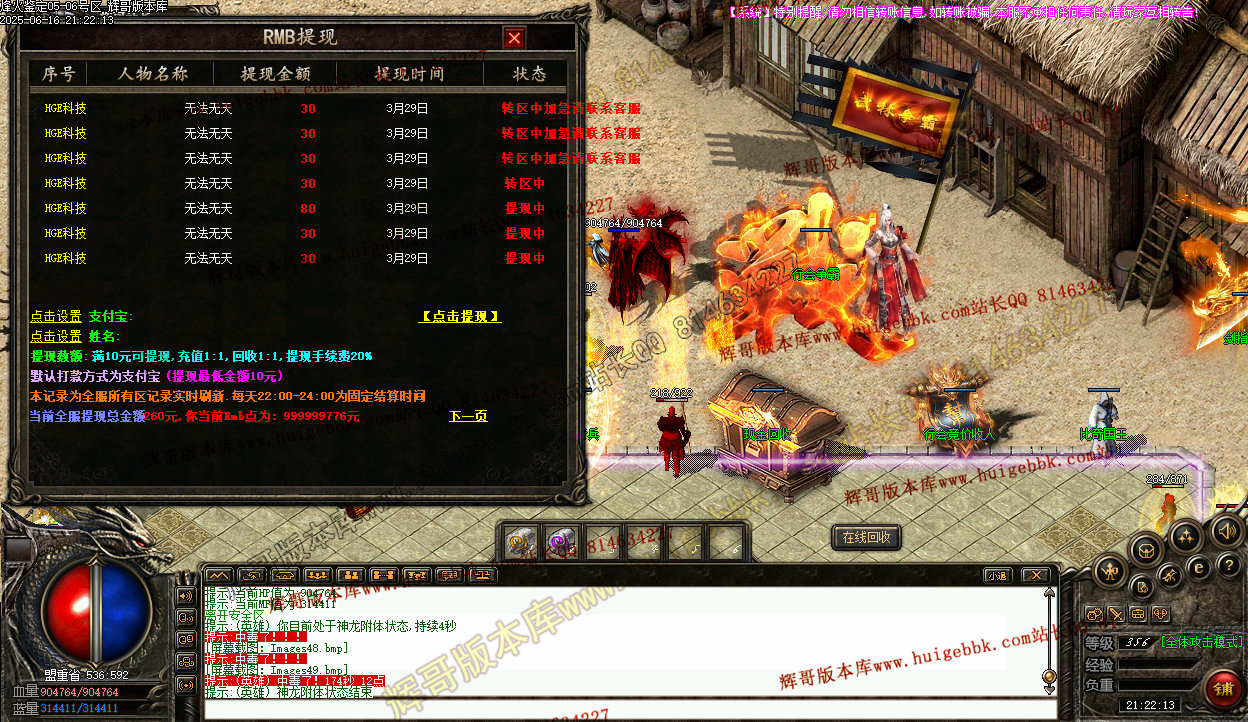Switch attack mode via 全体攻击模式 label
This screenshot has width=1248, height=722.
(x=1202, y=642)
